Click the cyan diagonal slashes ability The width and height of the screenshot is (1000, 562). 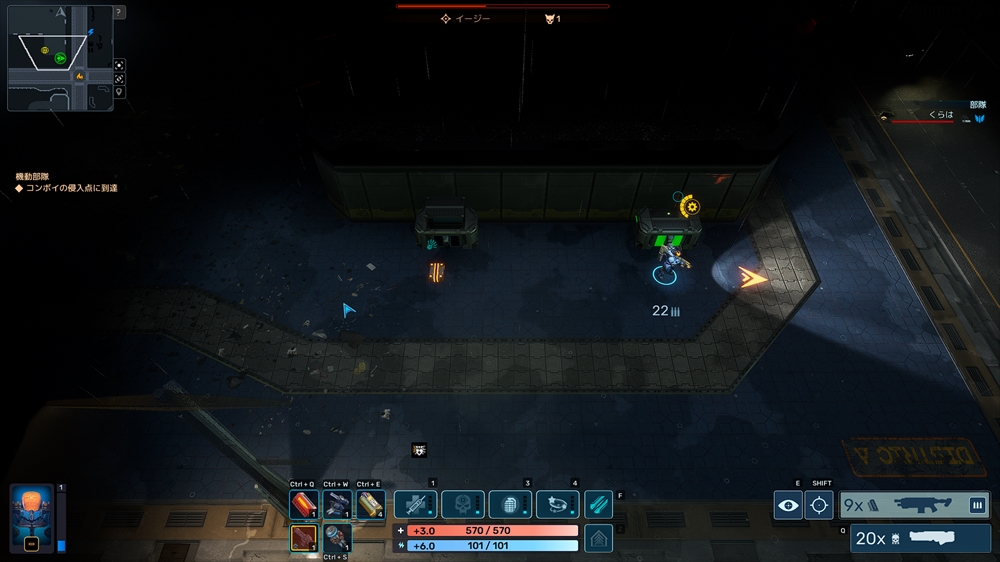(x=598, y=504)
